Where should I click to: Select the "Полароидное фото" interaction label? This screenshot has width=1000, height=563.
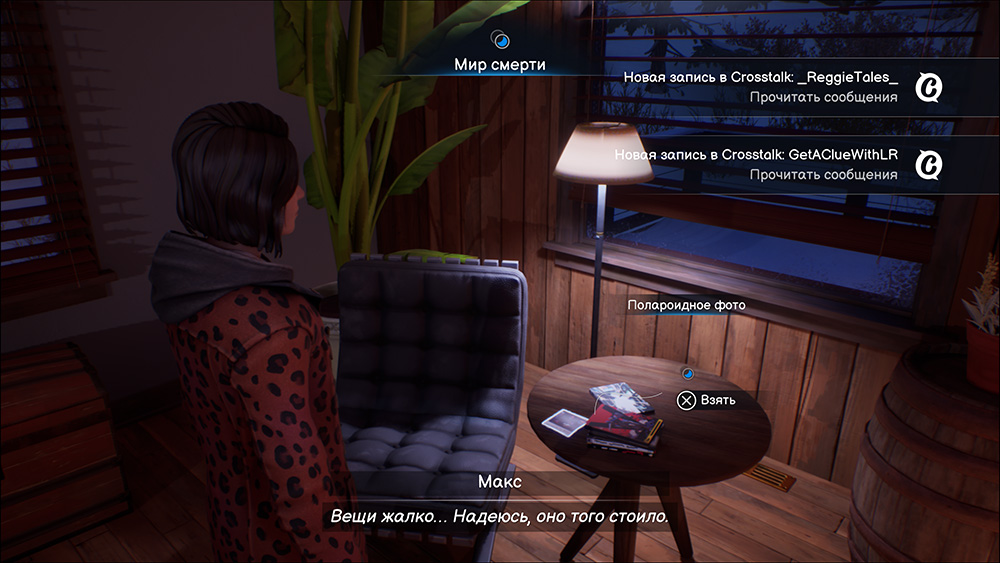pyautogui.click(x=686, y=305)
